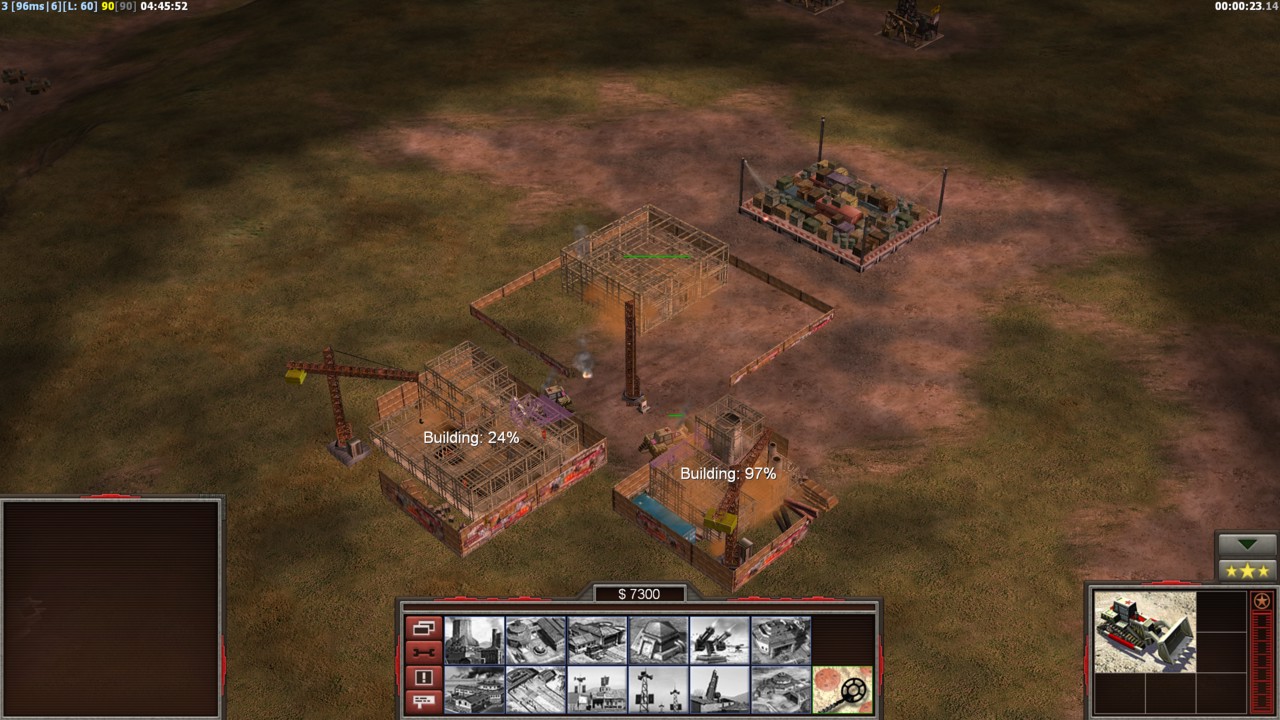
Task: Select the Airfield build icon
Action: point(536,690)
